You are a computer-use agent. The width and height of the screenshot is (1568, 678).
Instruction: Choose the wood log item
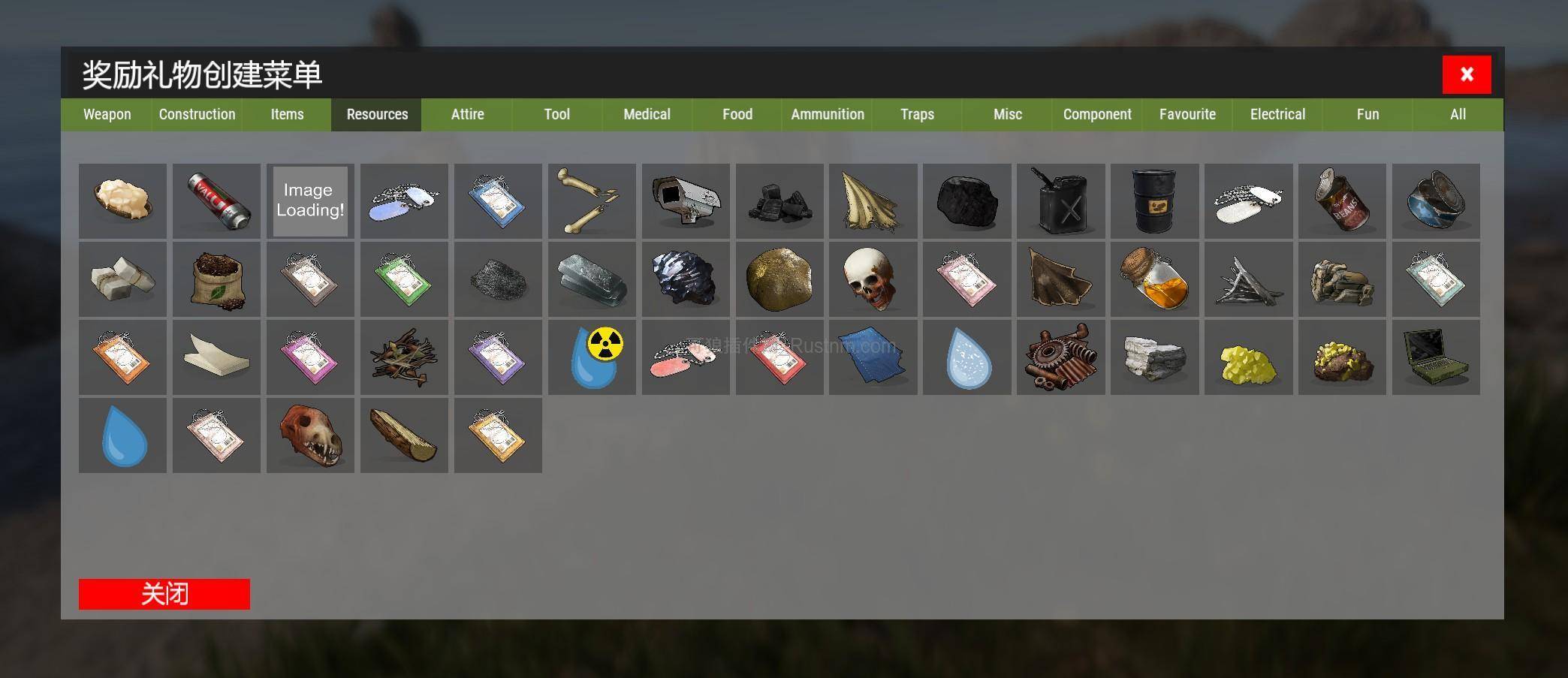pos(404,435)
